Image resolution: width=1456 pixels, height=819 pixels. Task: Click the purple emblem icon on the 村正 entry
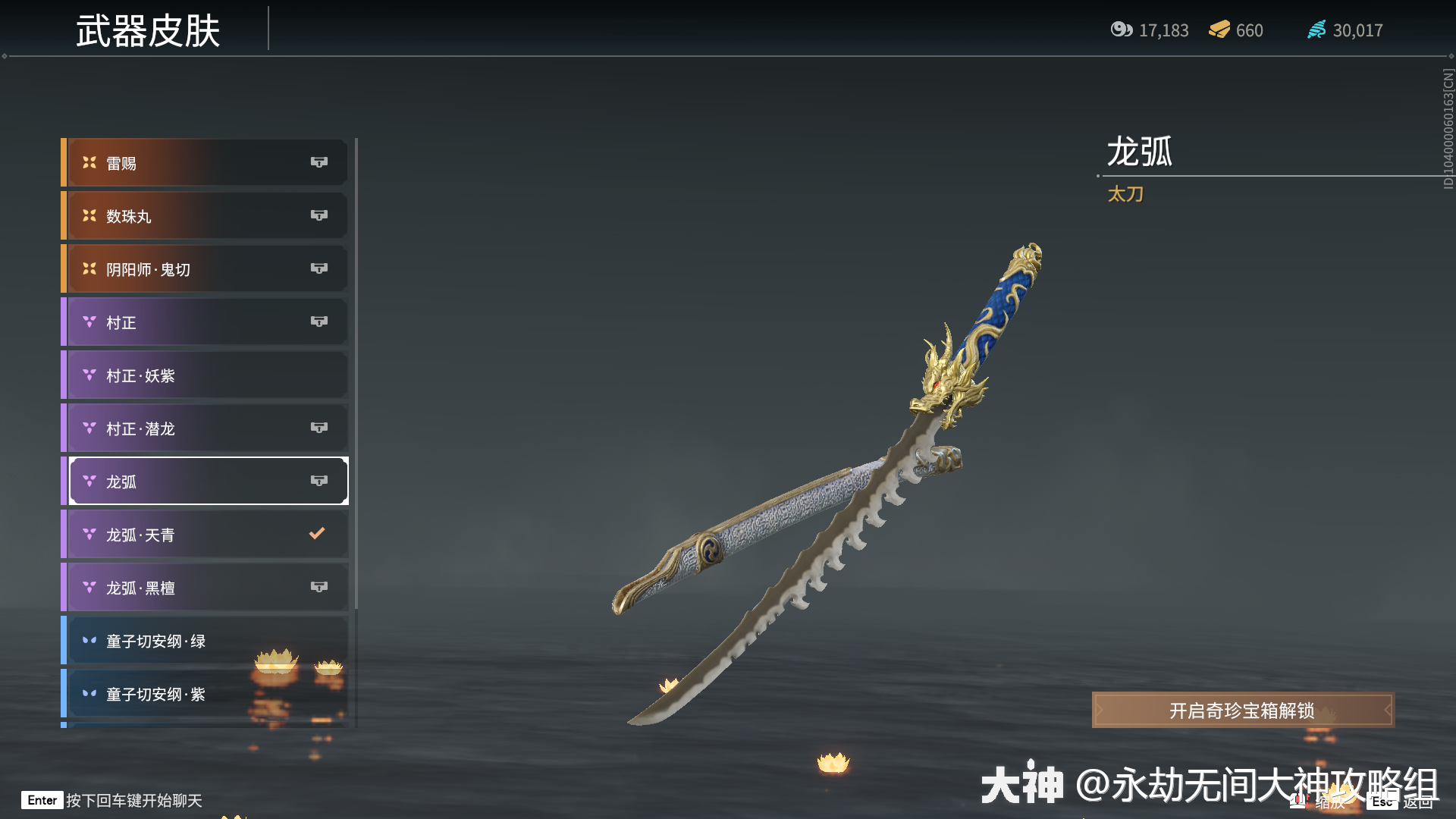[88, 322]
